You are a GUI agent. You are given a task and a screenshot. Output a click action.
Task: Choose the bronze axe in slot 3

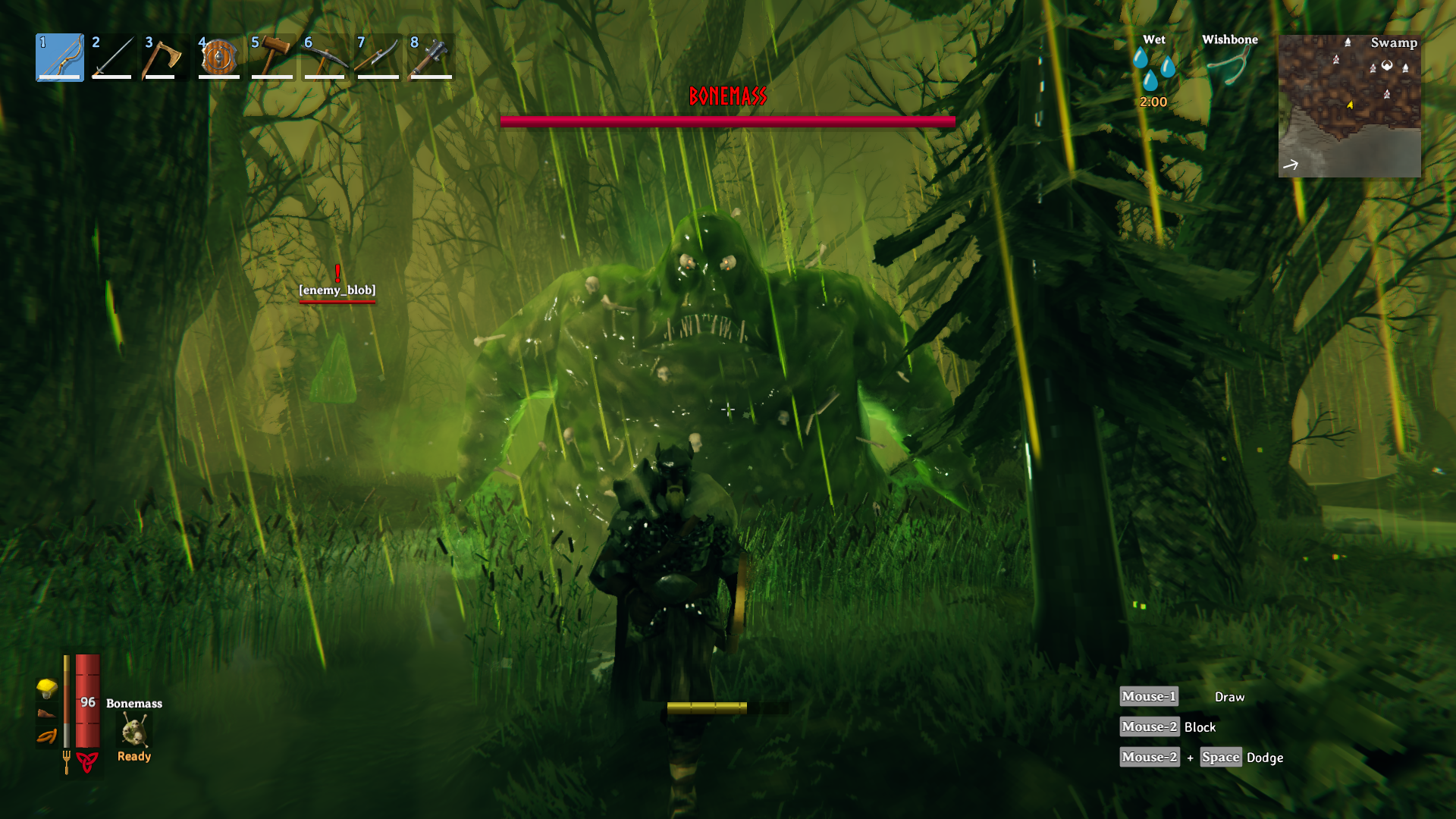[x=165, y=57]
